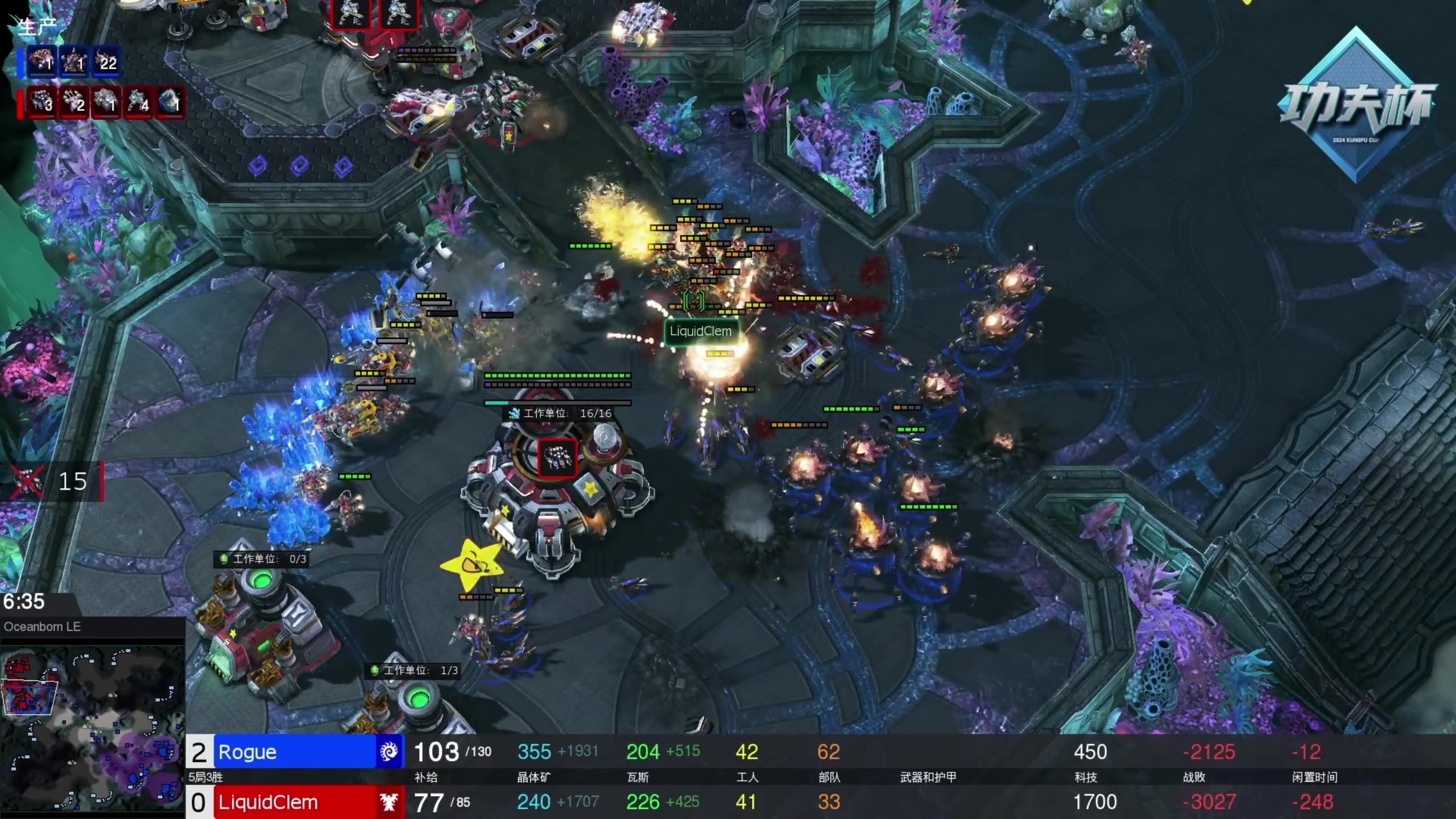This screenshot has width=1456, height=819.
Task: Click the red production icon showing 3
Action: pos(42,103)
